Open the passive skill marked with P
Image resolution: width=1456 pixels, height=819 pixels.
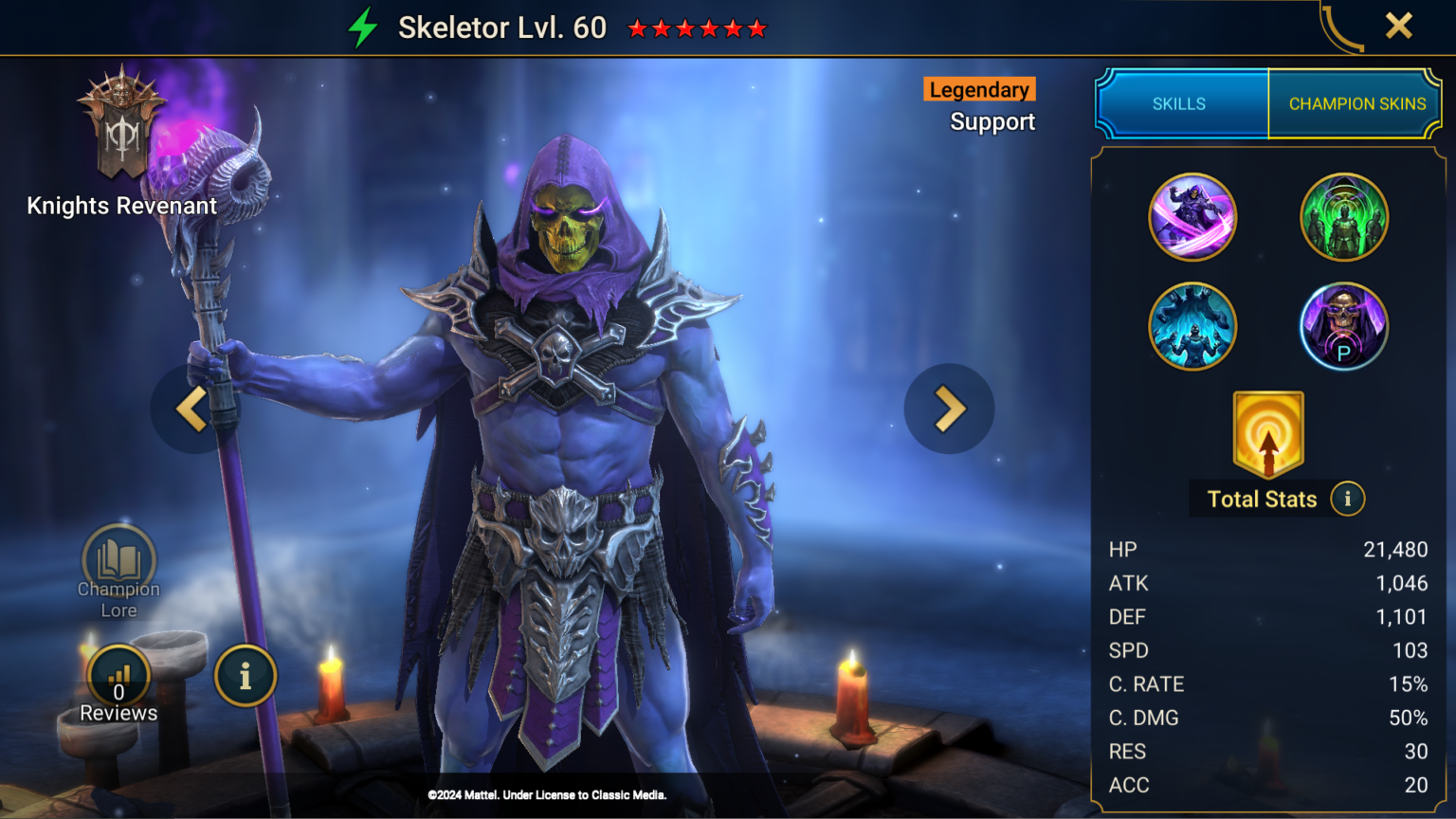[x=1344, y=325]
